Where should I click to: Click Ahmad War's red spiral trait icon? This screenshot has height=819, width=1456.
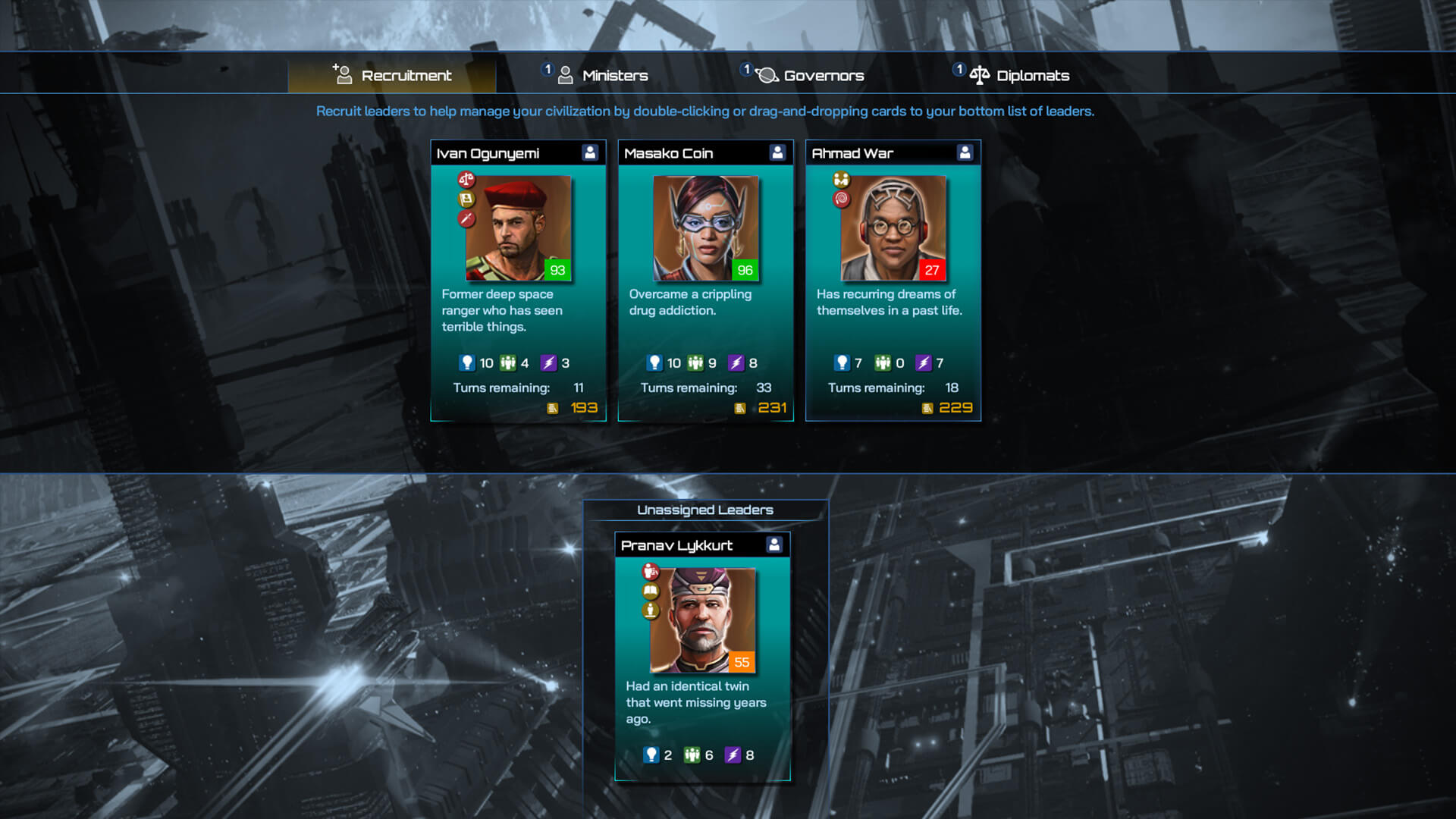(x=841, y=199)
